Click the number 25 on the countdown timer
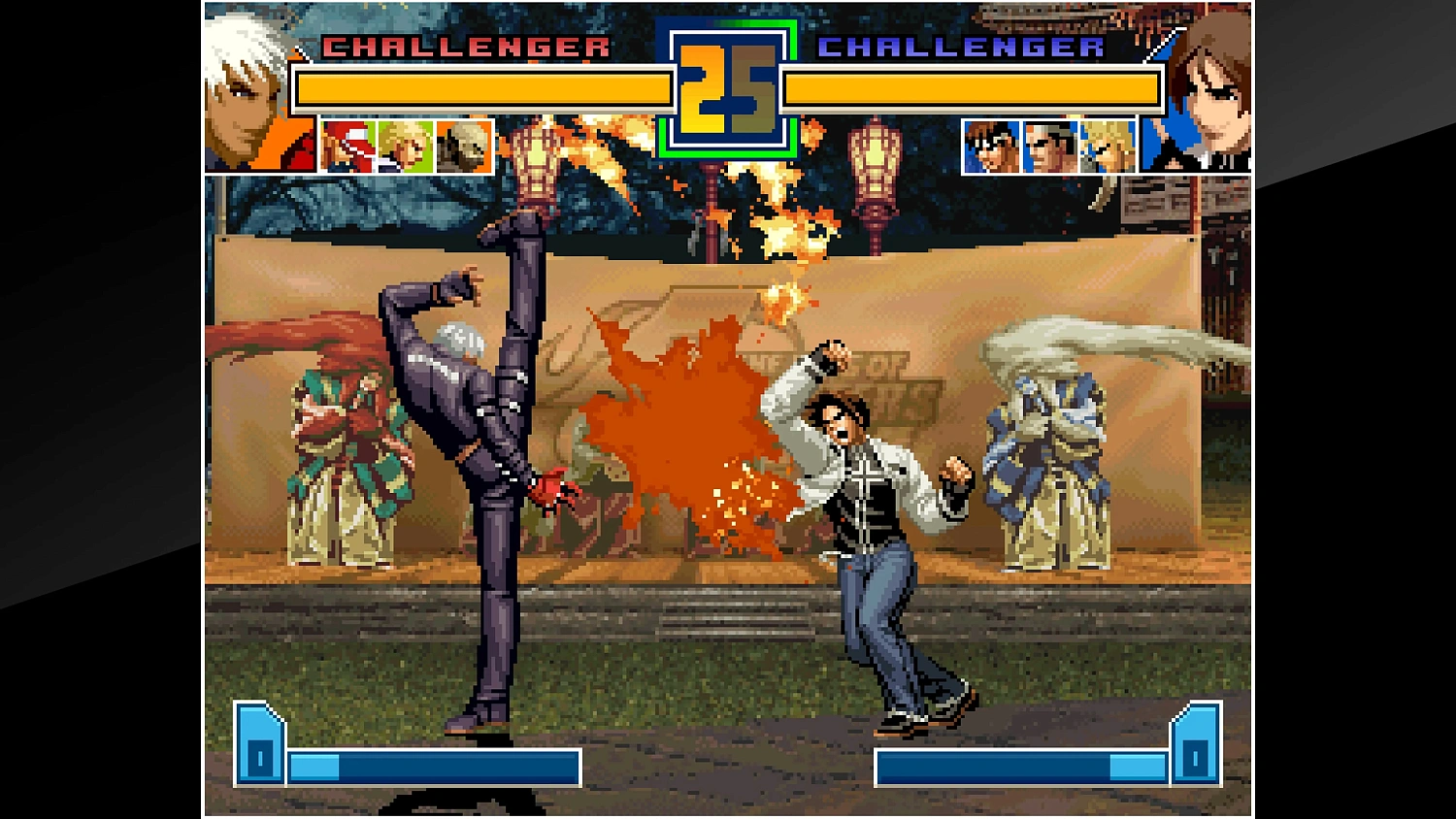1456x819 pixels. coord(726,87)
